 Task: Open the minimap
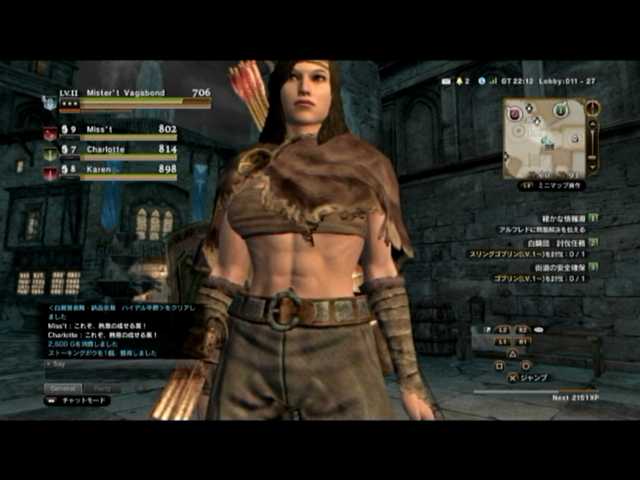[544, 138]
